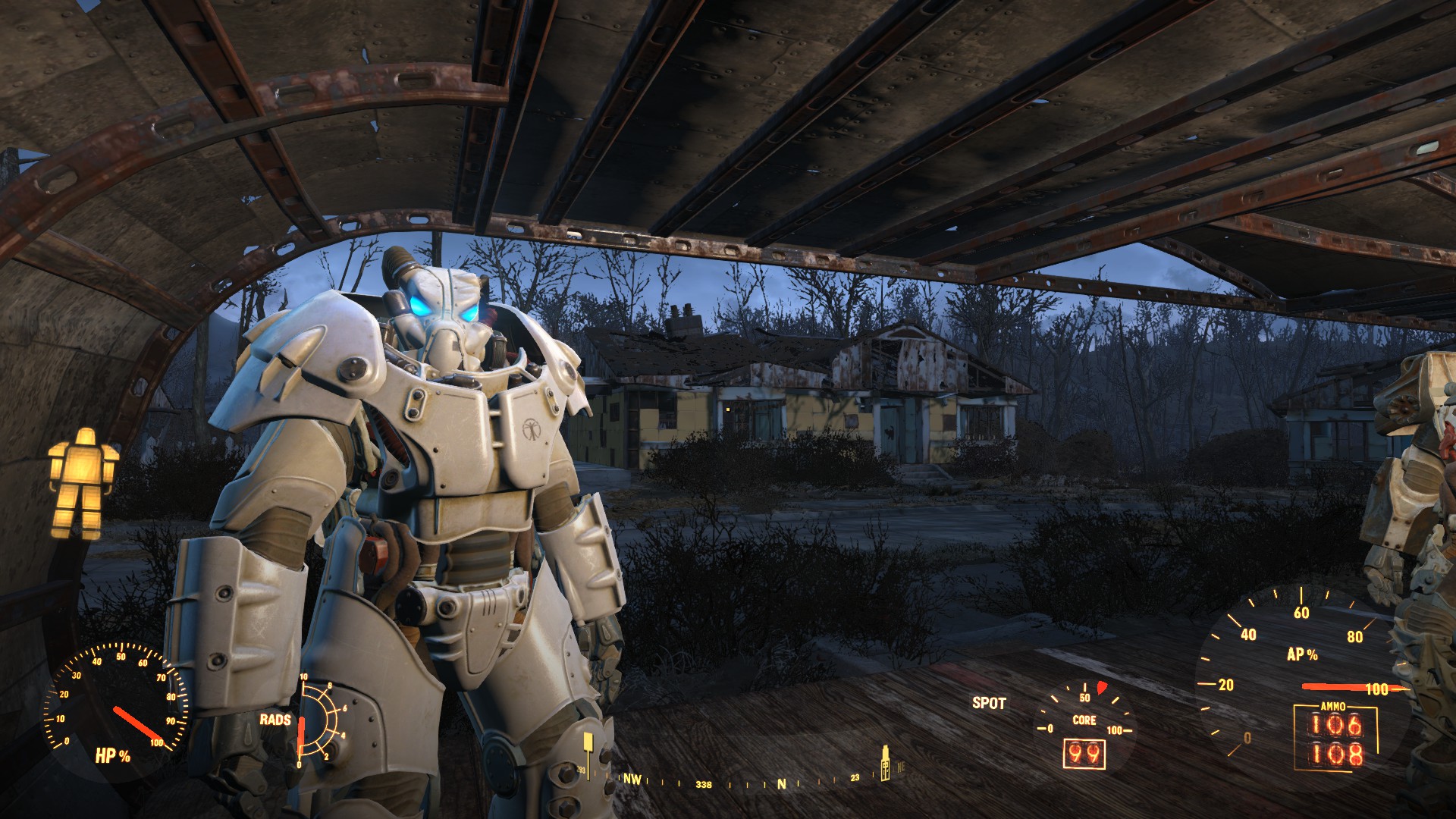Click the compass heading strip at N
1456x819 pixels.
coord(781,783)
